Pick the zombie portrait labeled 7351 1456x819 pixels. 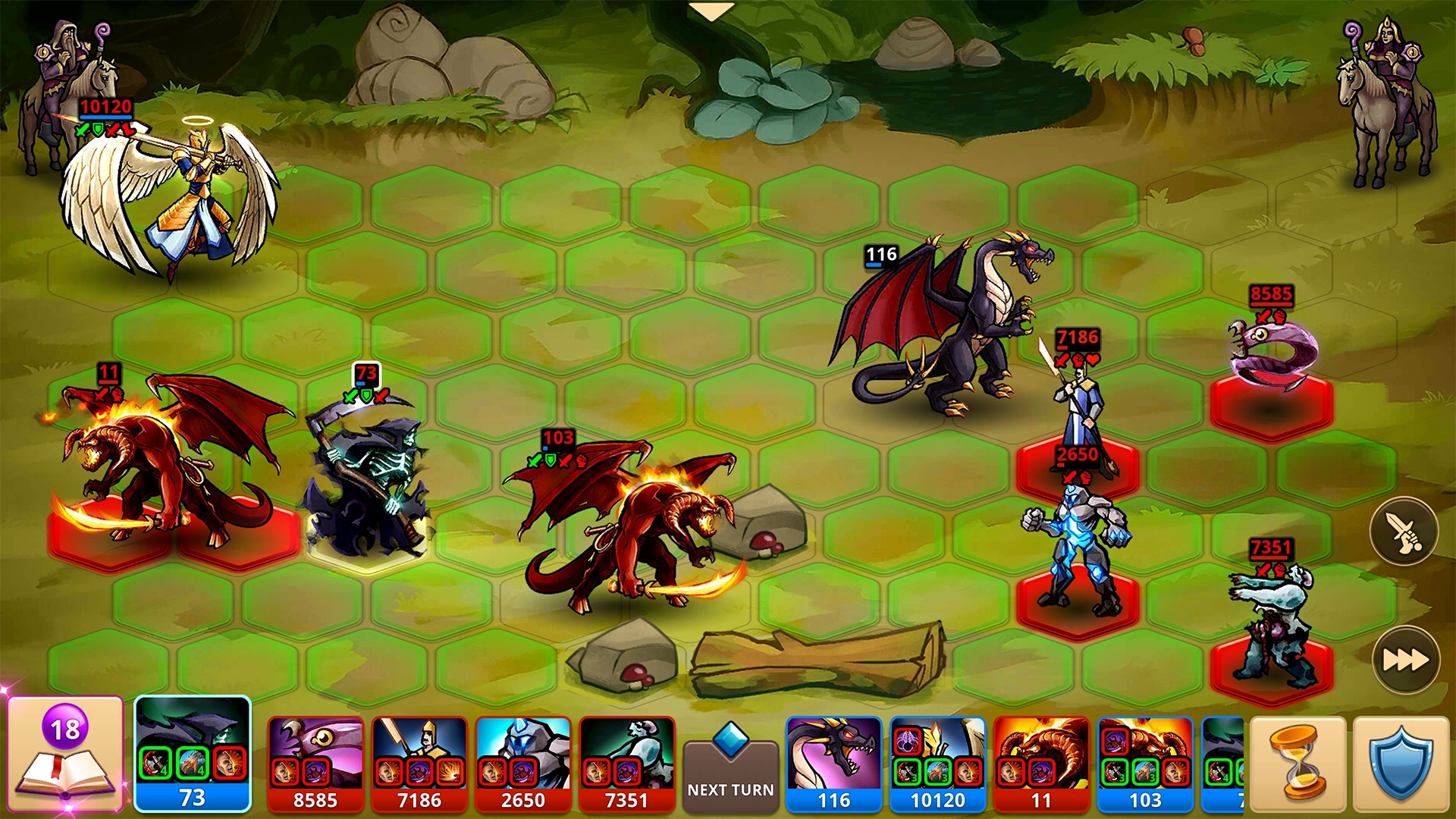point(626,763)
